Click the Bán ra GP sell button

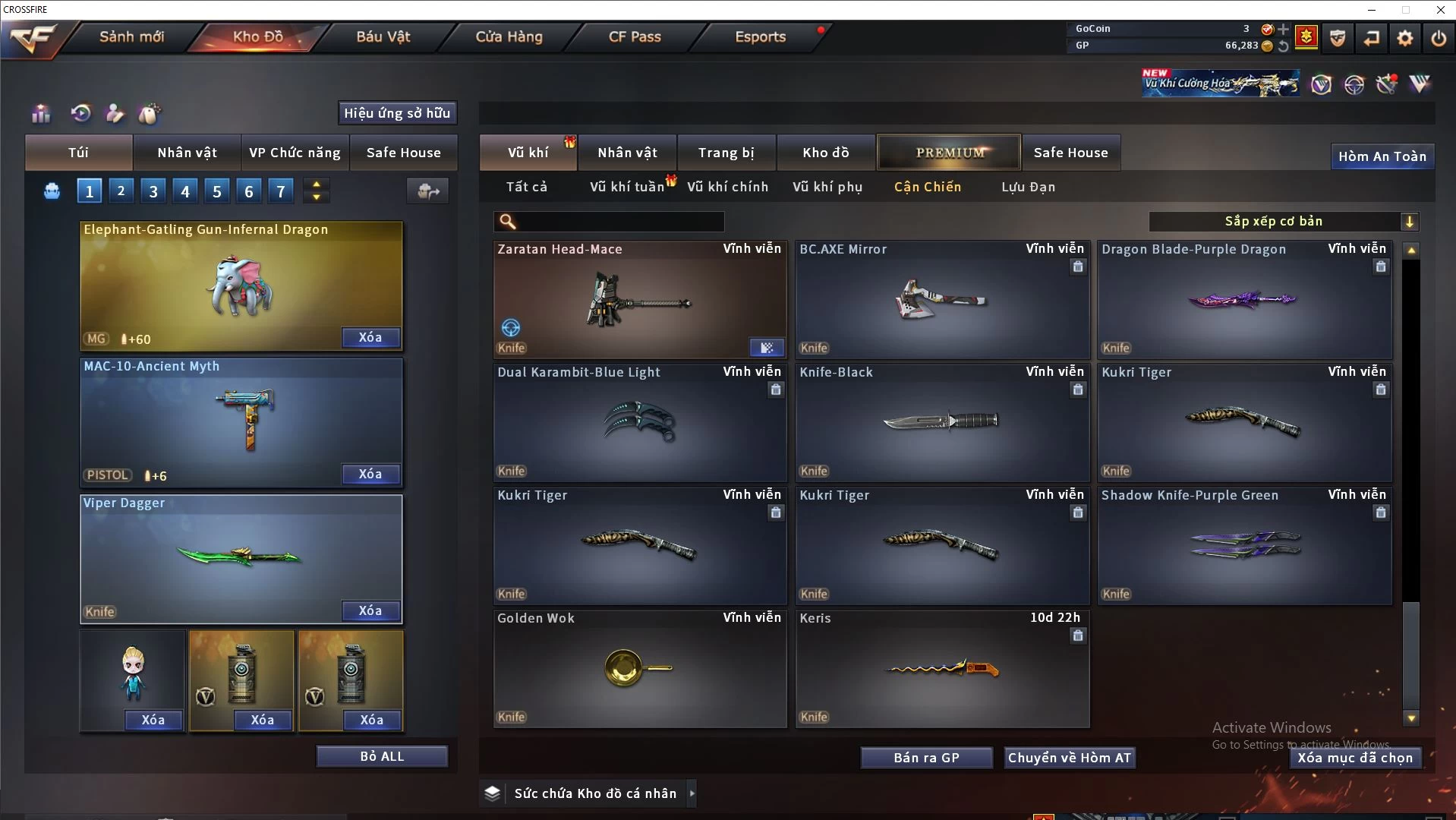click(926, 758)
